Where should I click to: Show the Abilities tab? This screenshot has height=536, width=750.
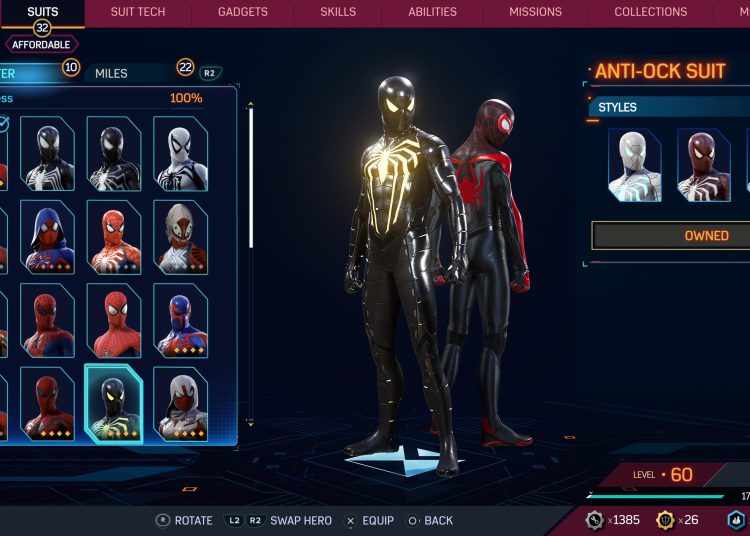click(x=432, y=12)
